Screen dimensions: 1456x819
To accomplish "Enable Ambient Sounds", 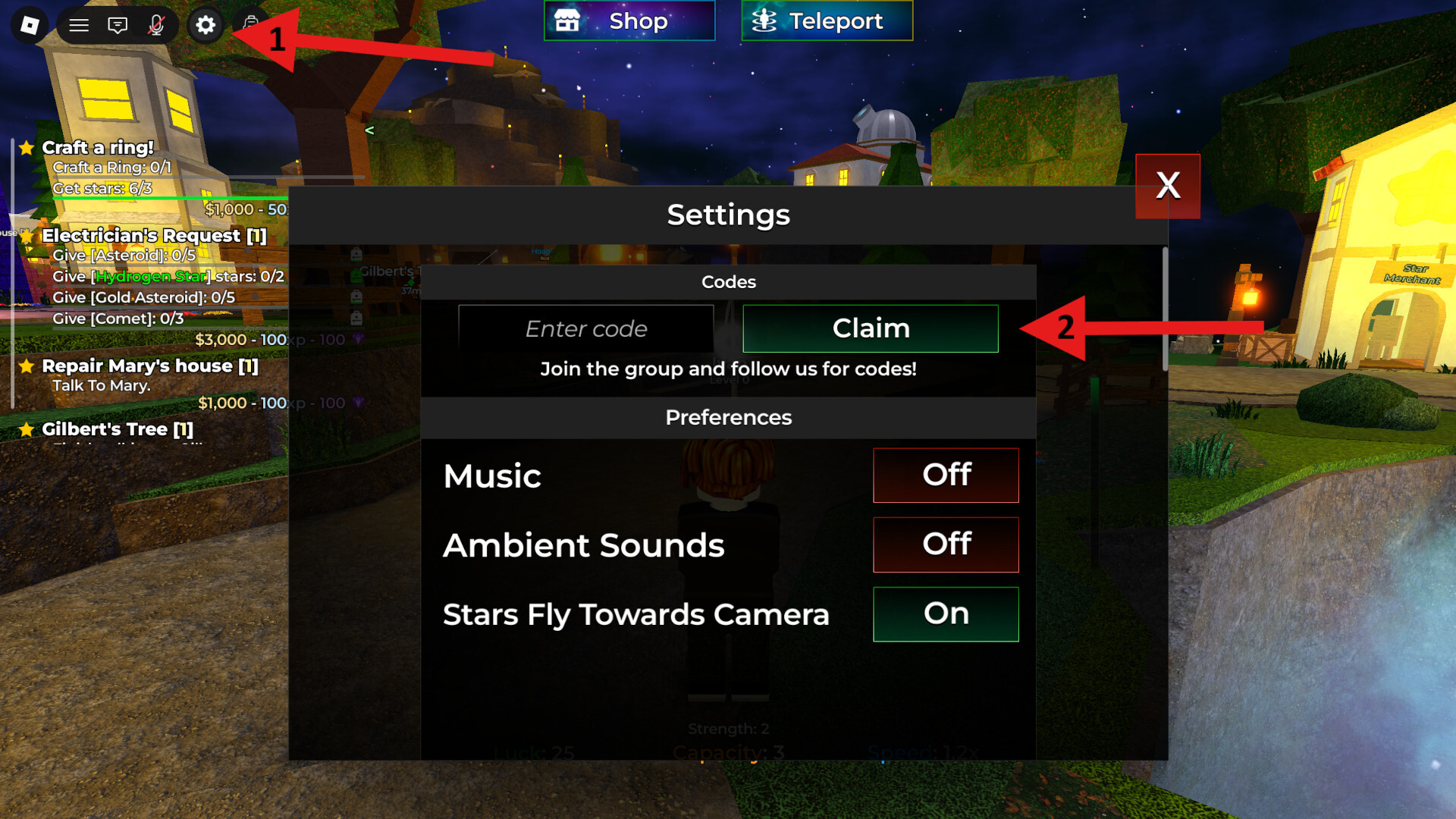I will 946,544.
